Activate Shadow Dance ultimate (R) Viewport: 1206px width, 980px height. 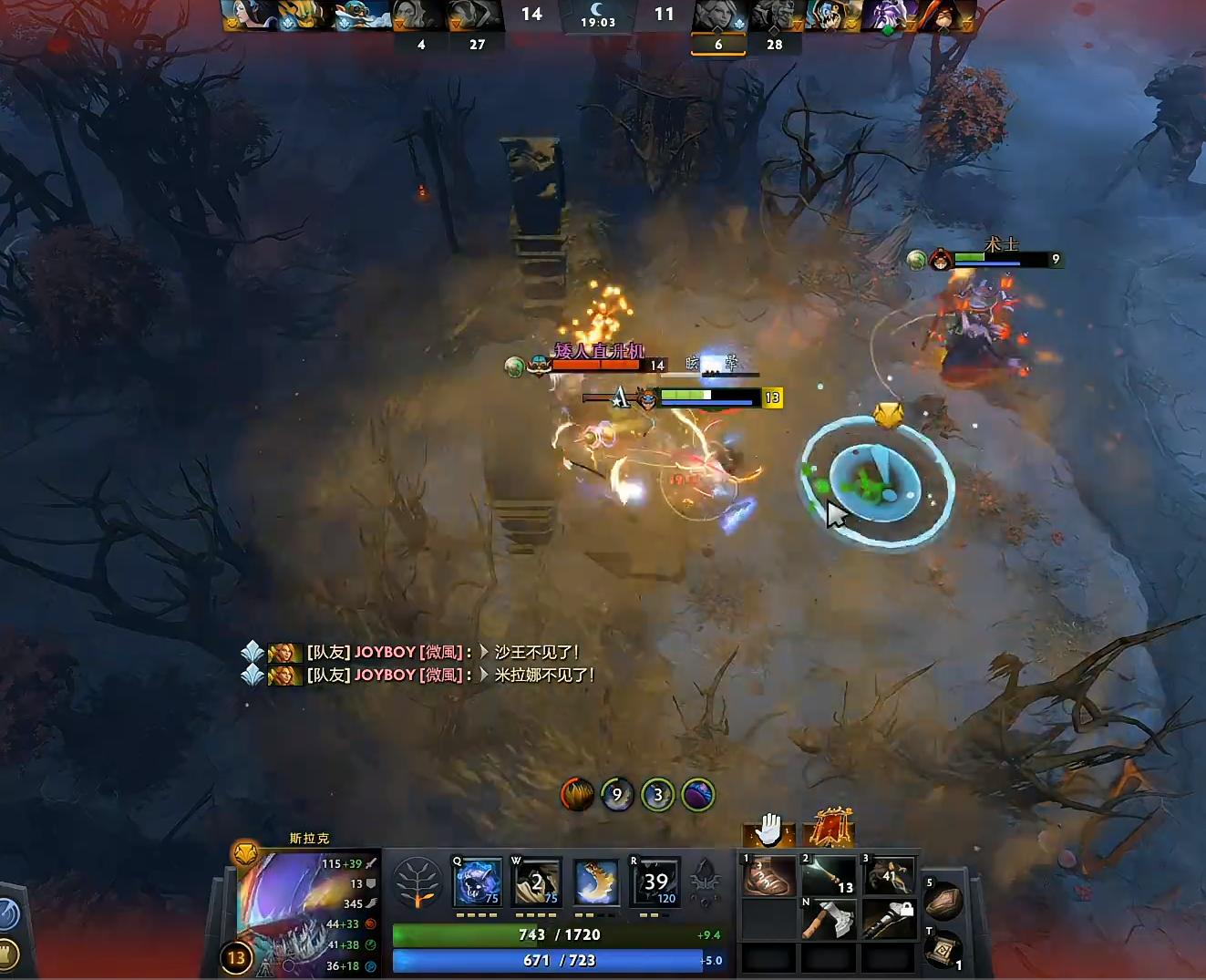pos(653,880)
